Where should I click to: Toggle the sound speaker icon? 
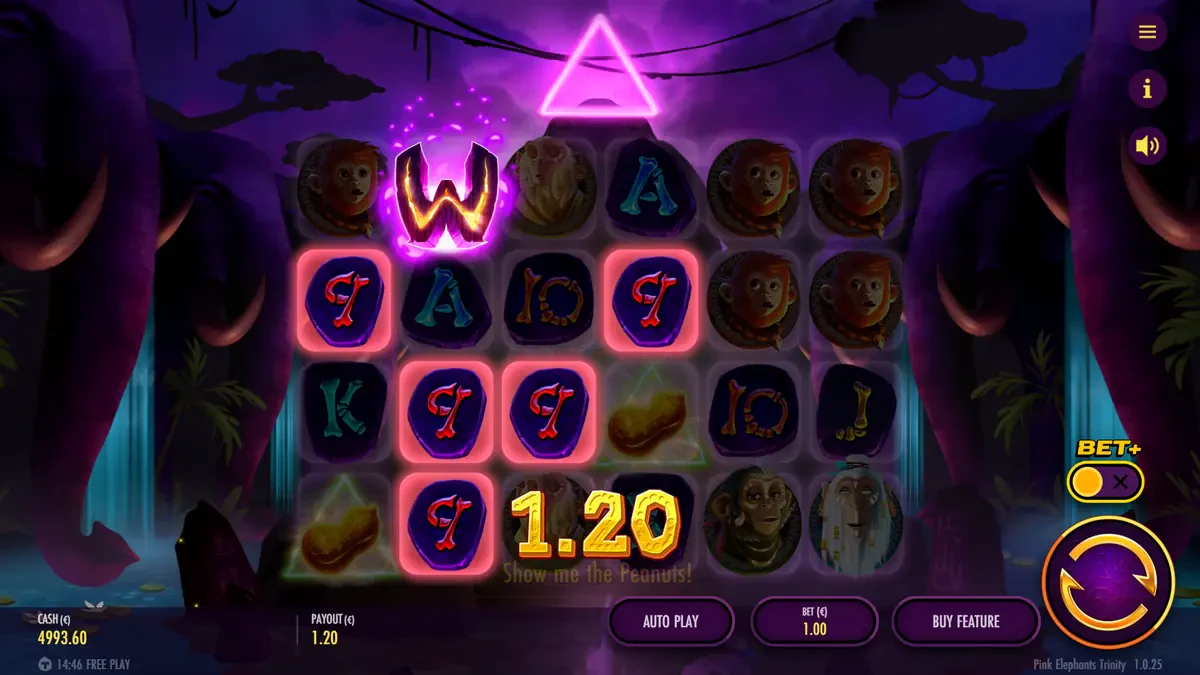(x=1147, y=146)
